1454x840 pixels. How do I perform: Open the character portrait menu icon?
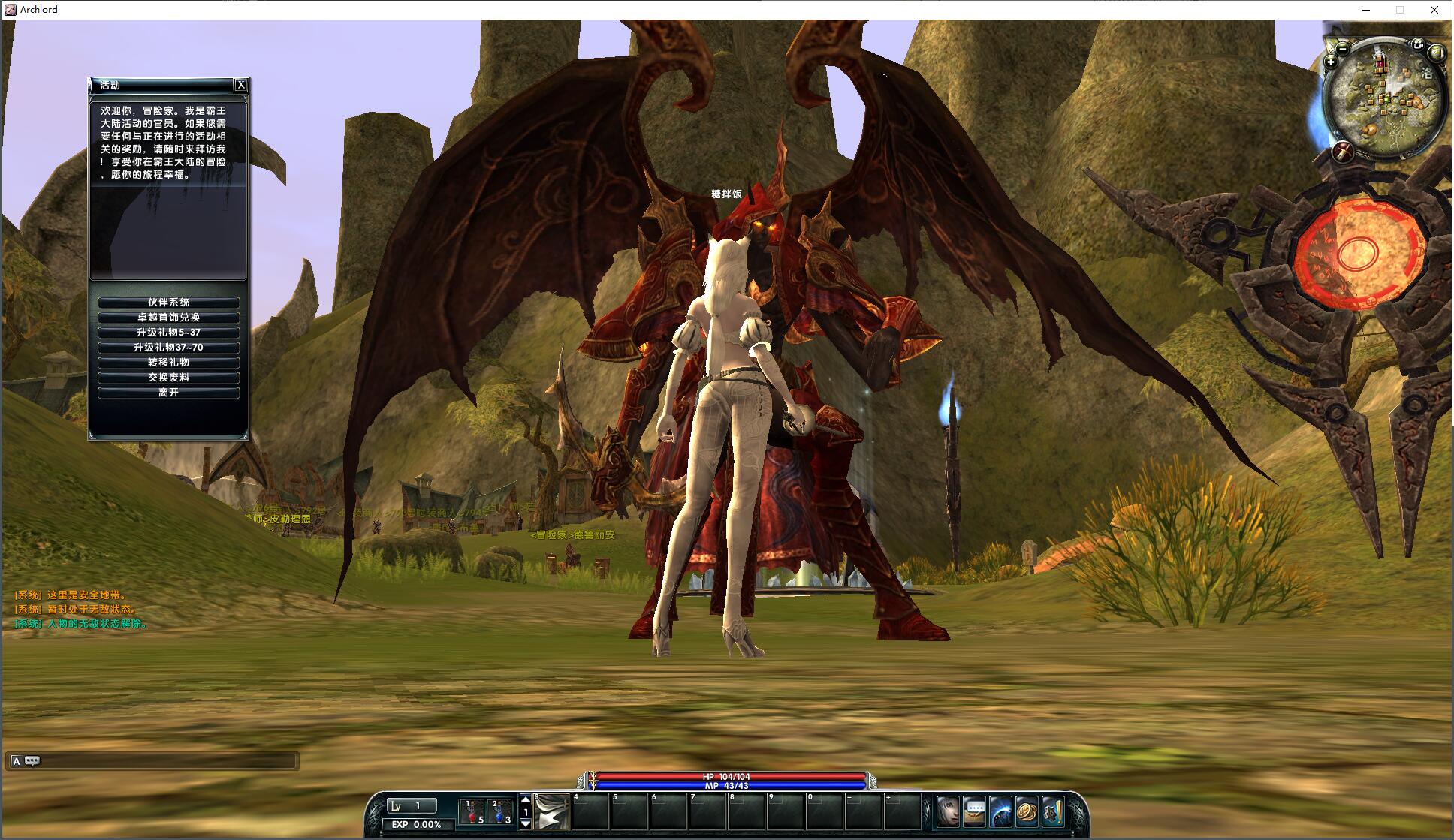[948, 811]
